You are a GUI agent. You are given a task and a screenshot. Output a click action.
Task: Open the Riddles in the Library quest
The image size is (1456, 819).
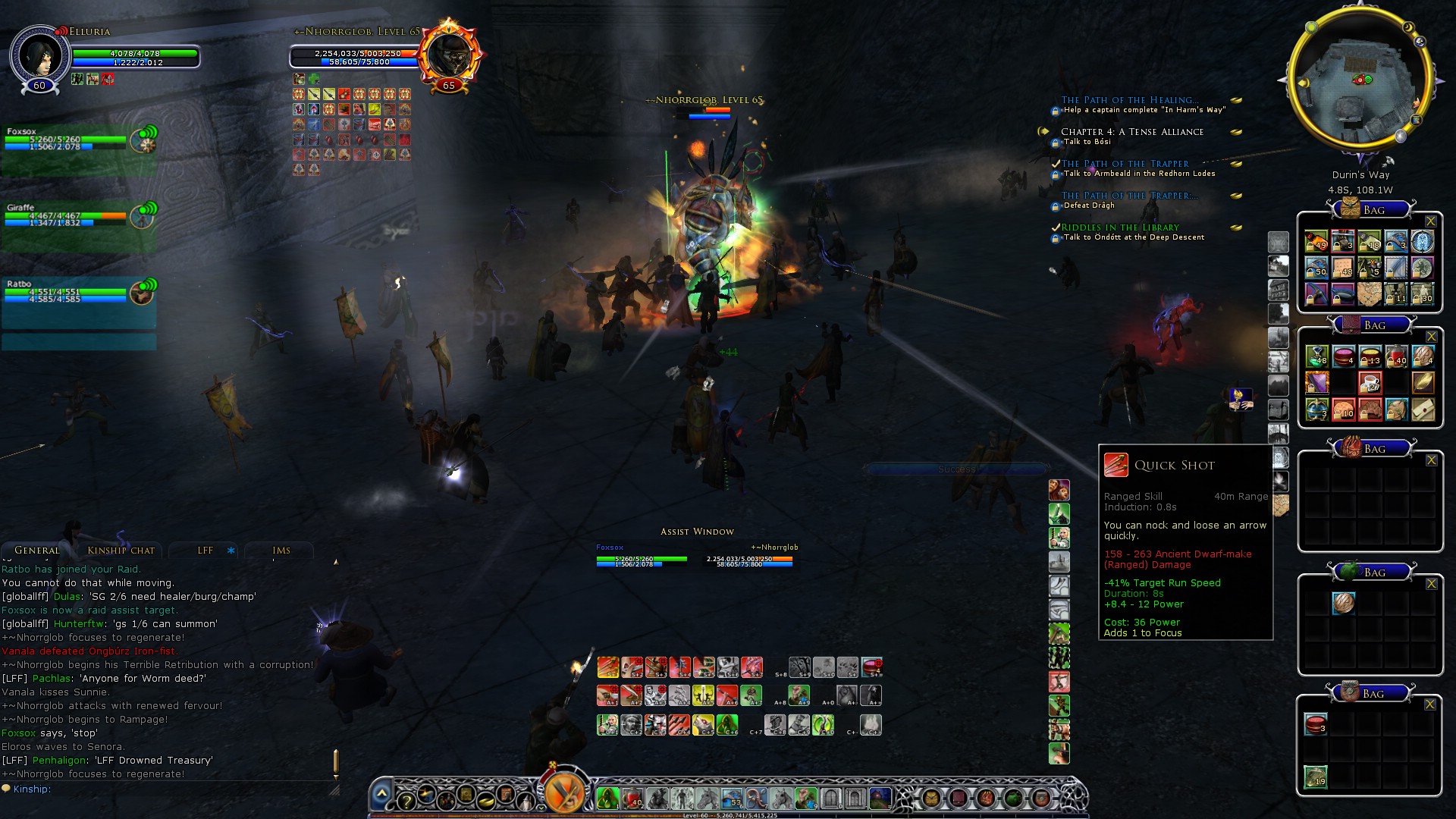click(1120, 227)
